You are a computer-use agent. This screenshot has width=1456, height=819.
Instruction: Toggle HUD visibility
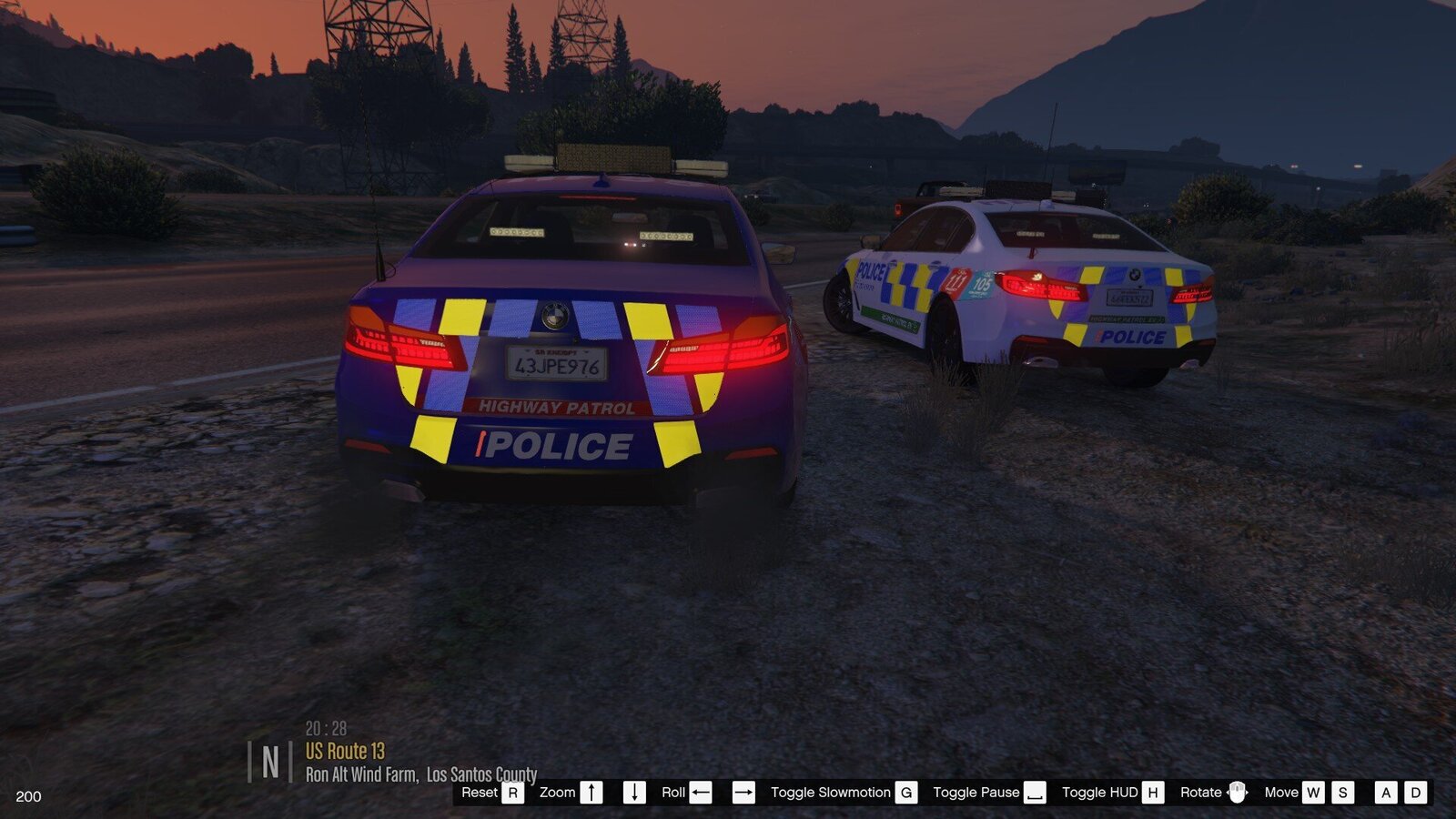[1103, 793]
